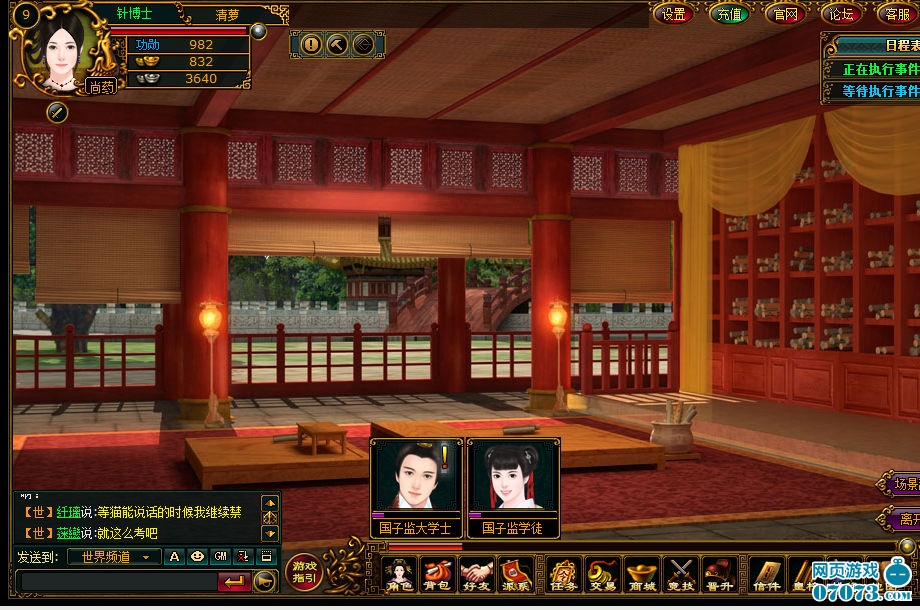Open the 竞技 arena panel
Viewport: 920px width, 610px height.
[680, 575]
